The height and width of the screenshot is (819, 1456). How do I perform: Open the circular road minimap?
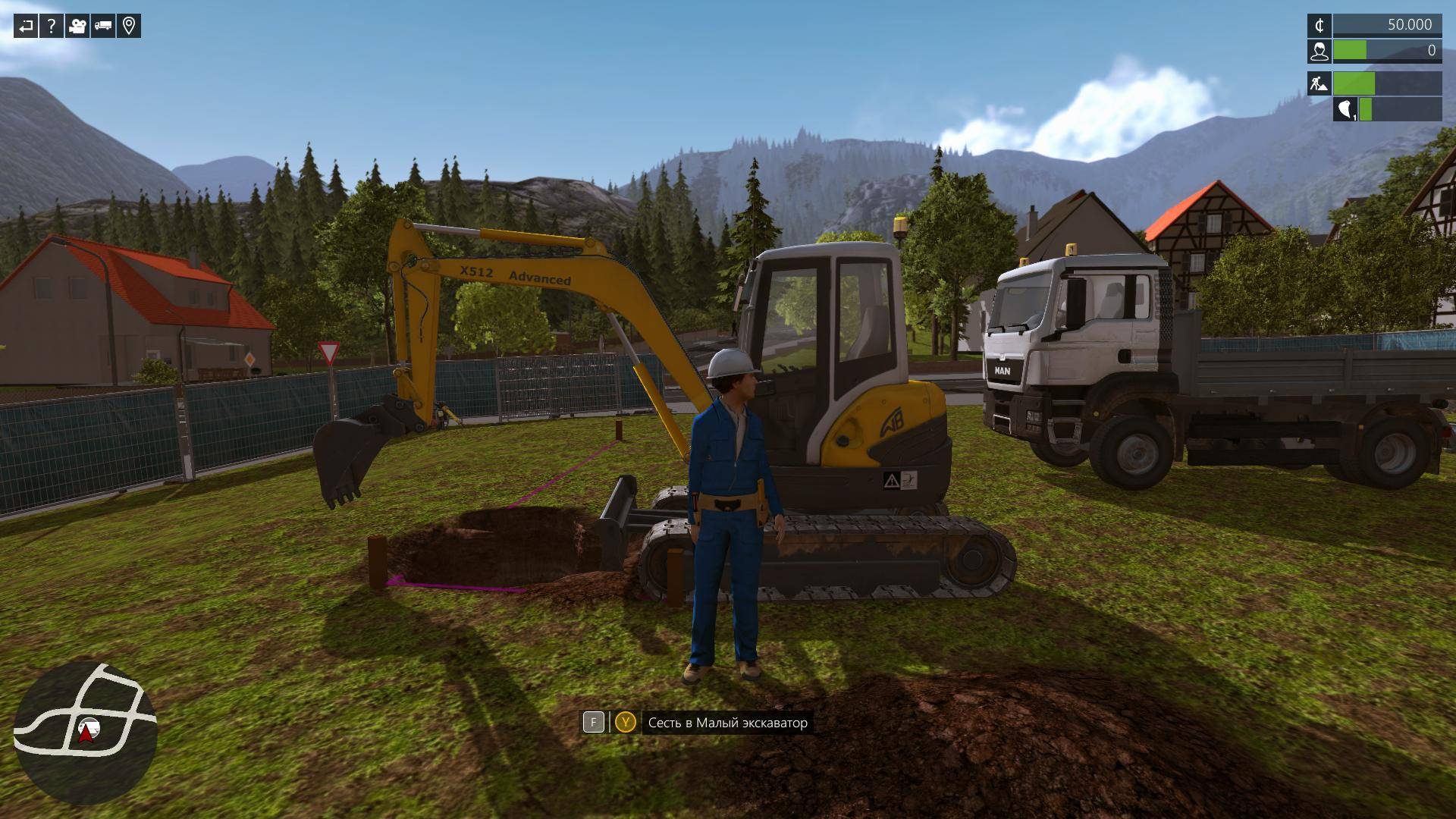click(x=85, y=733)
